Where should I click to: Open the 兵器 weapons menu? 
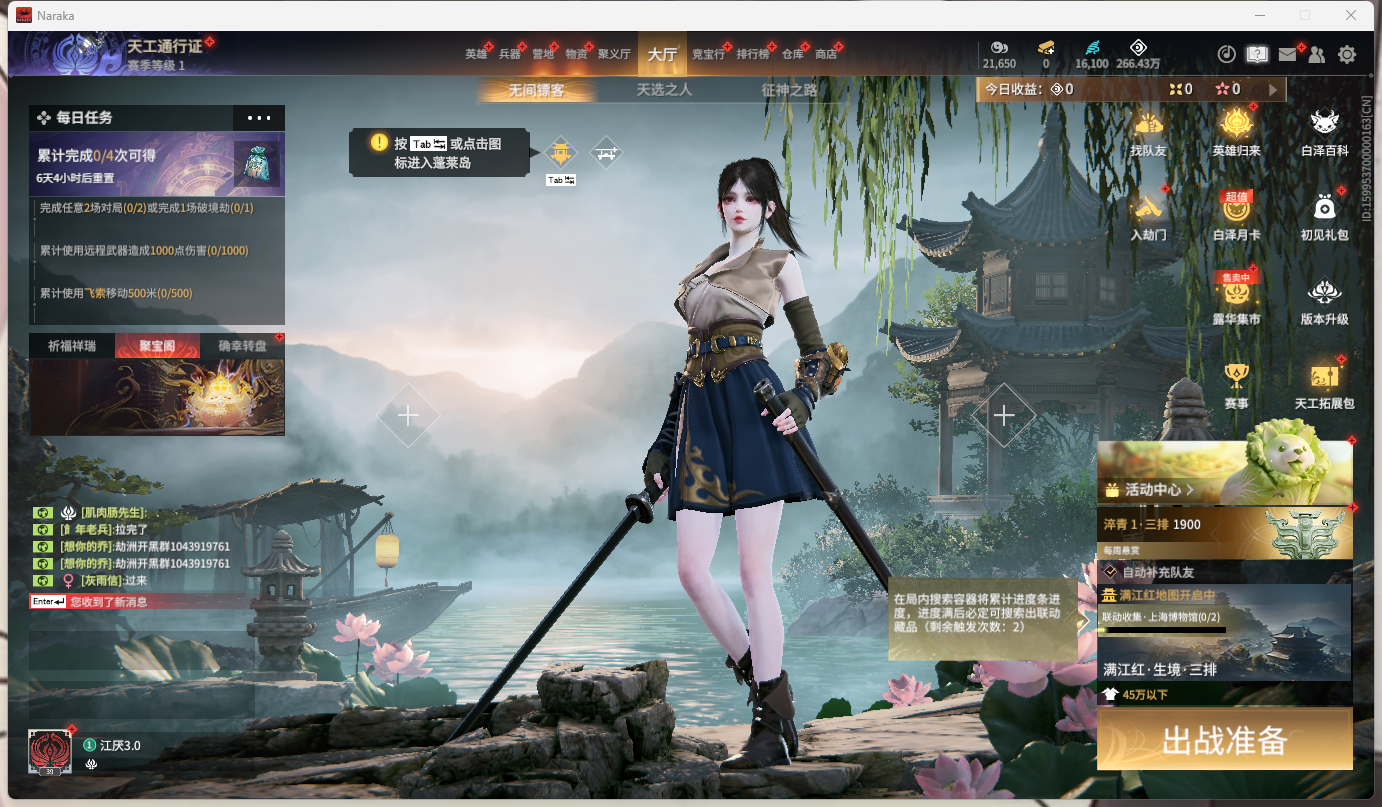point(509,54)
